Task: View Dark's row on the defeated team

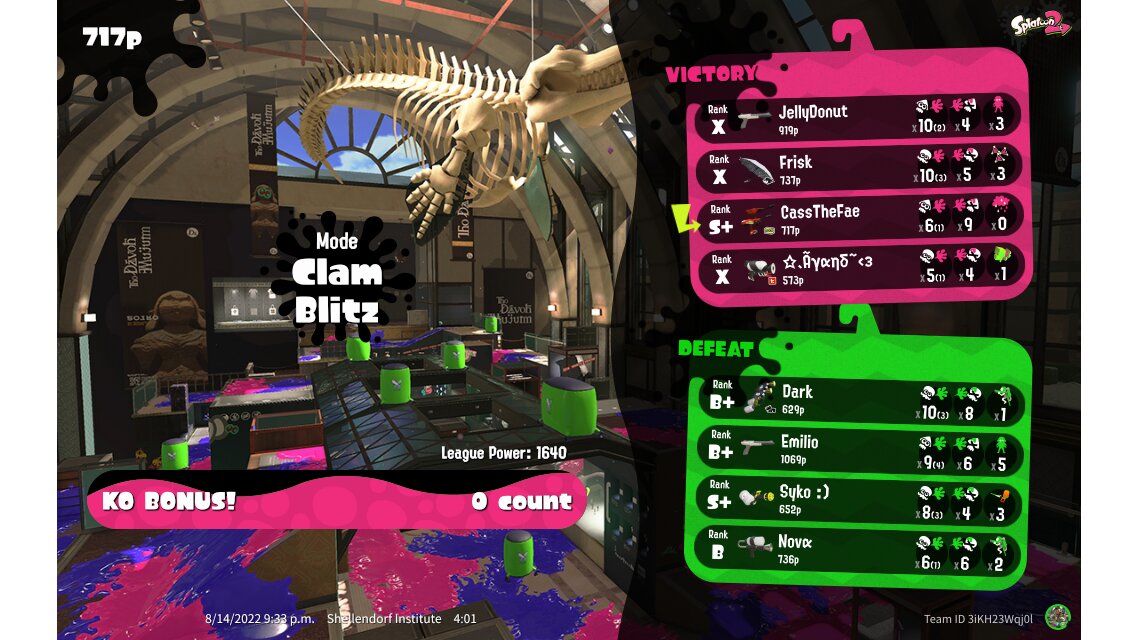Action: click(x=860, y=399)
